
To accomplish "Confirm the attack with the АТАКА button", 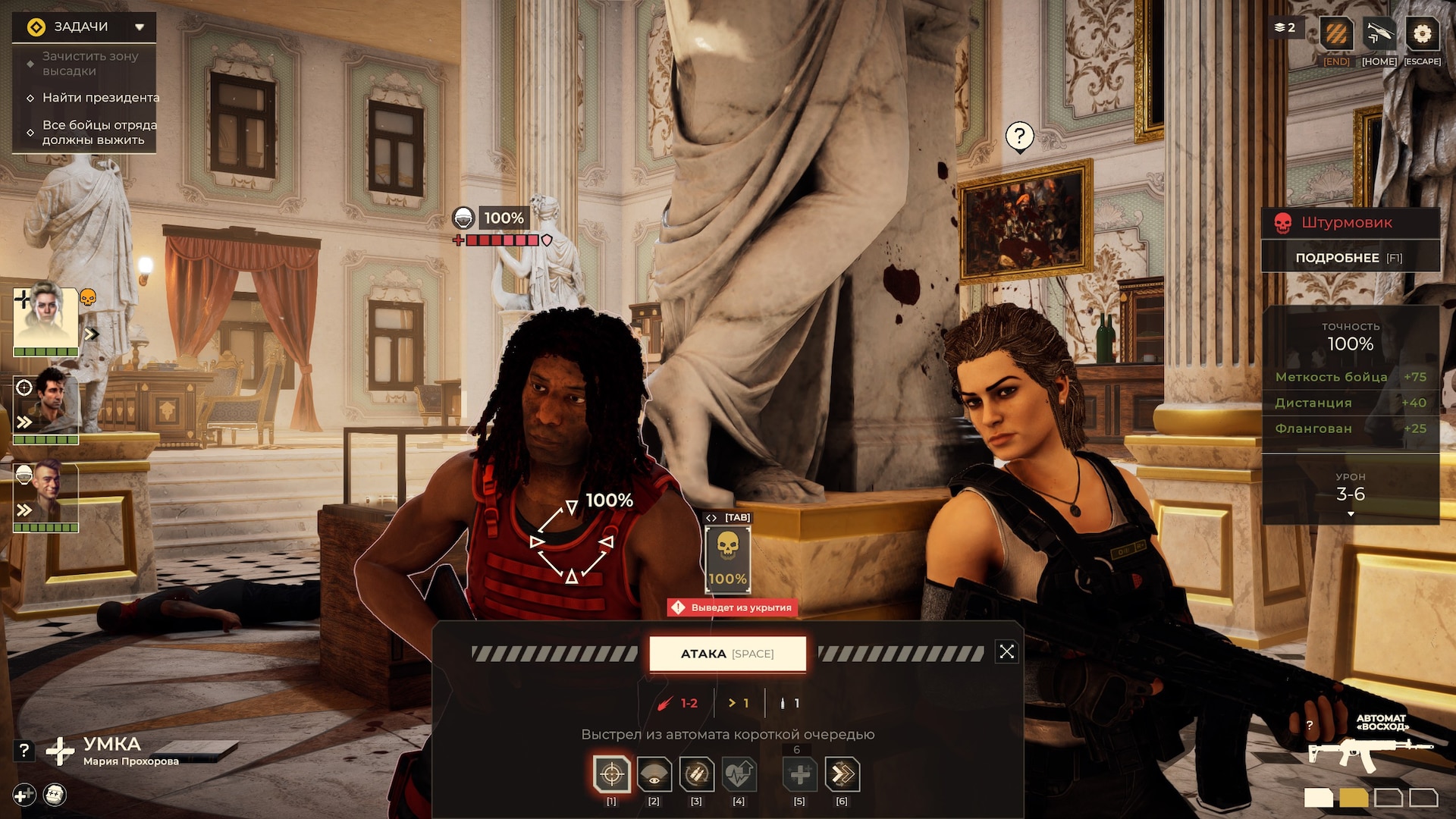I will 727,654.
